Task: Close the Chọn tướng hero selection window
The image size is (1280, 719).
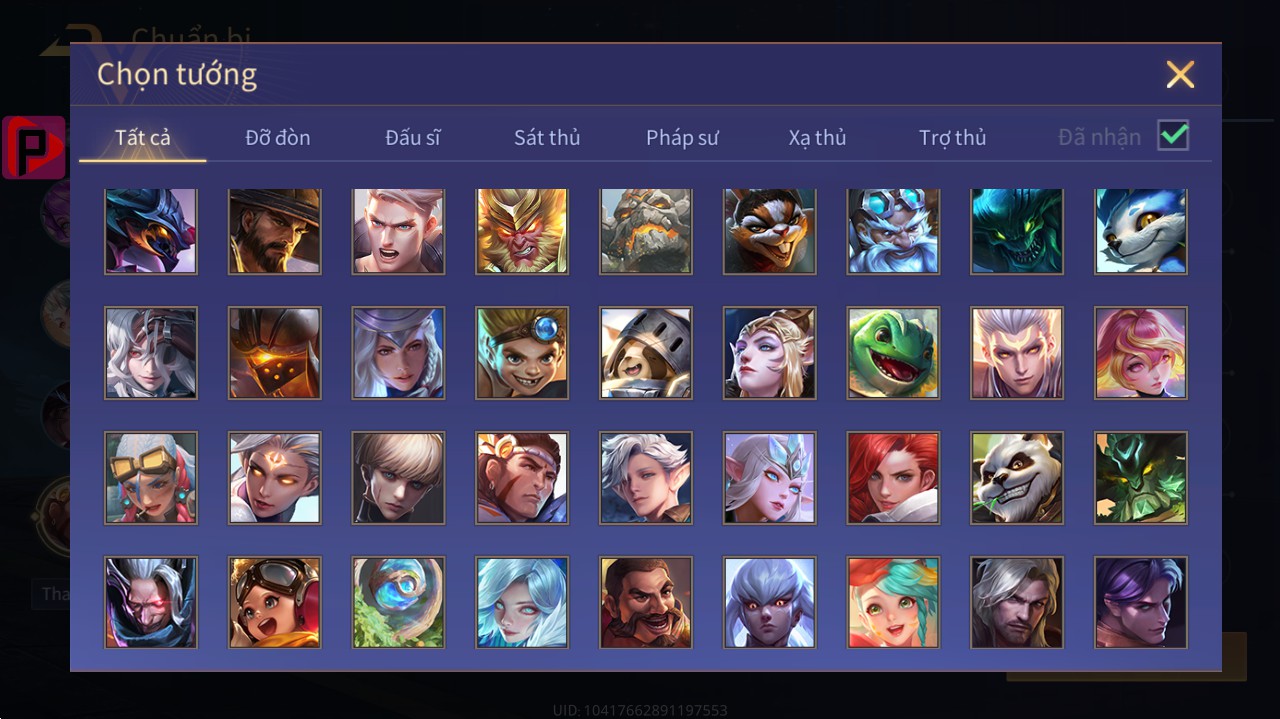Action: 1180,75
